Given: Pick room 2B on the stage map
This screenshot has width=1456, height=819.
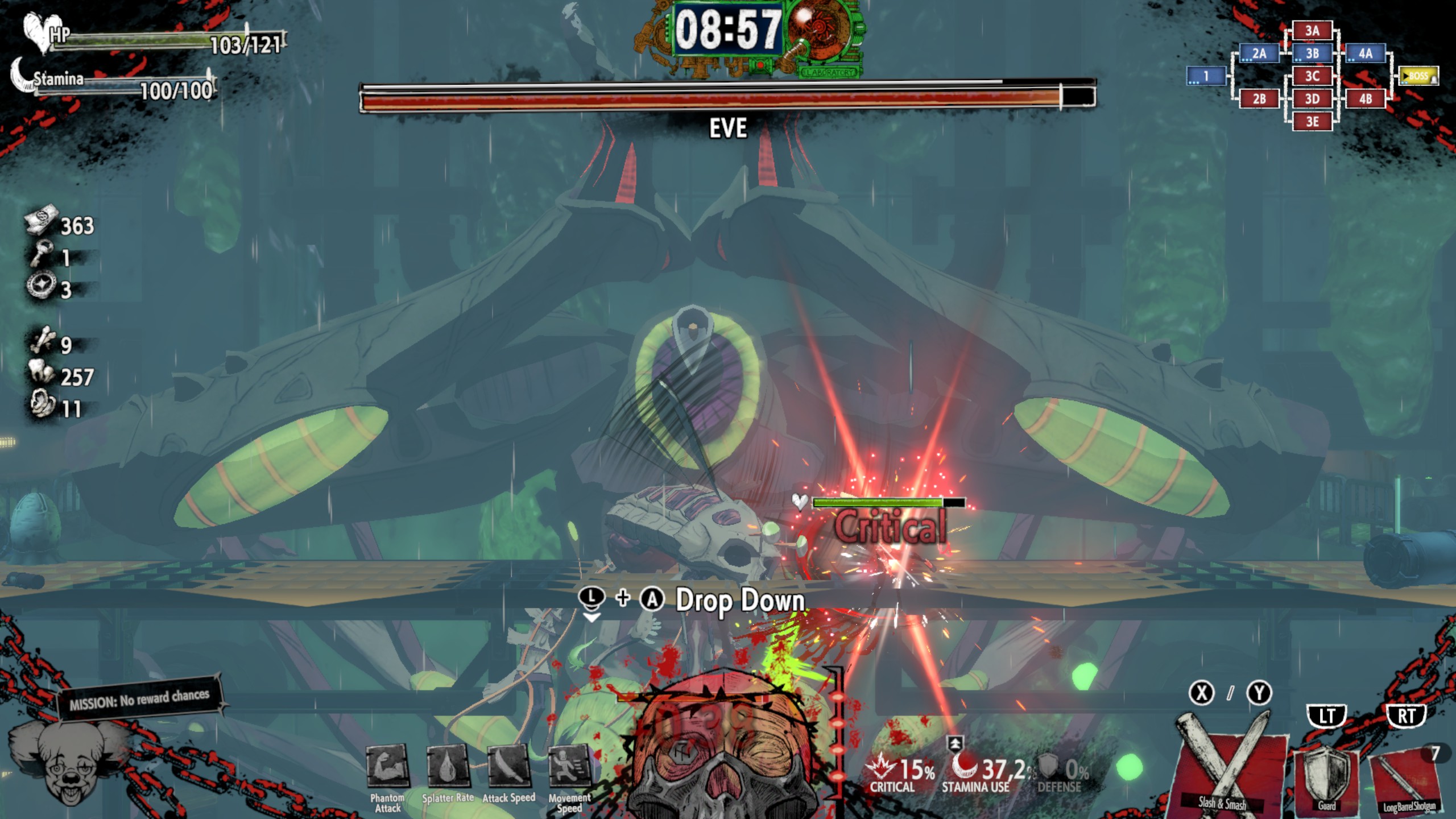Looking at the screenshot, I should 1259,99.
